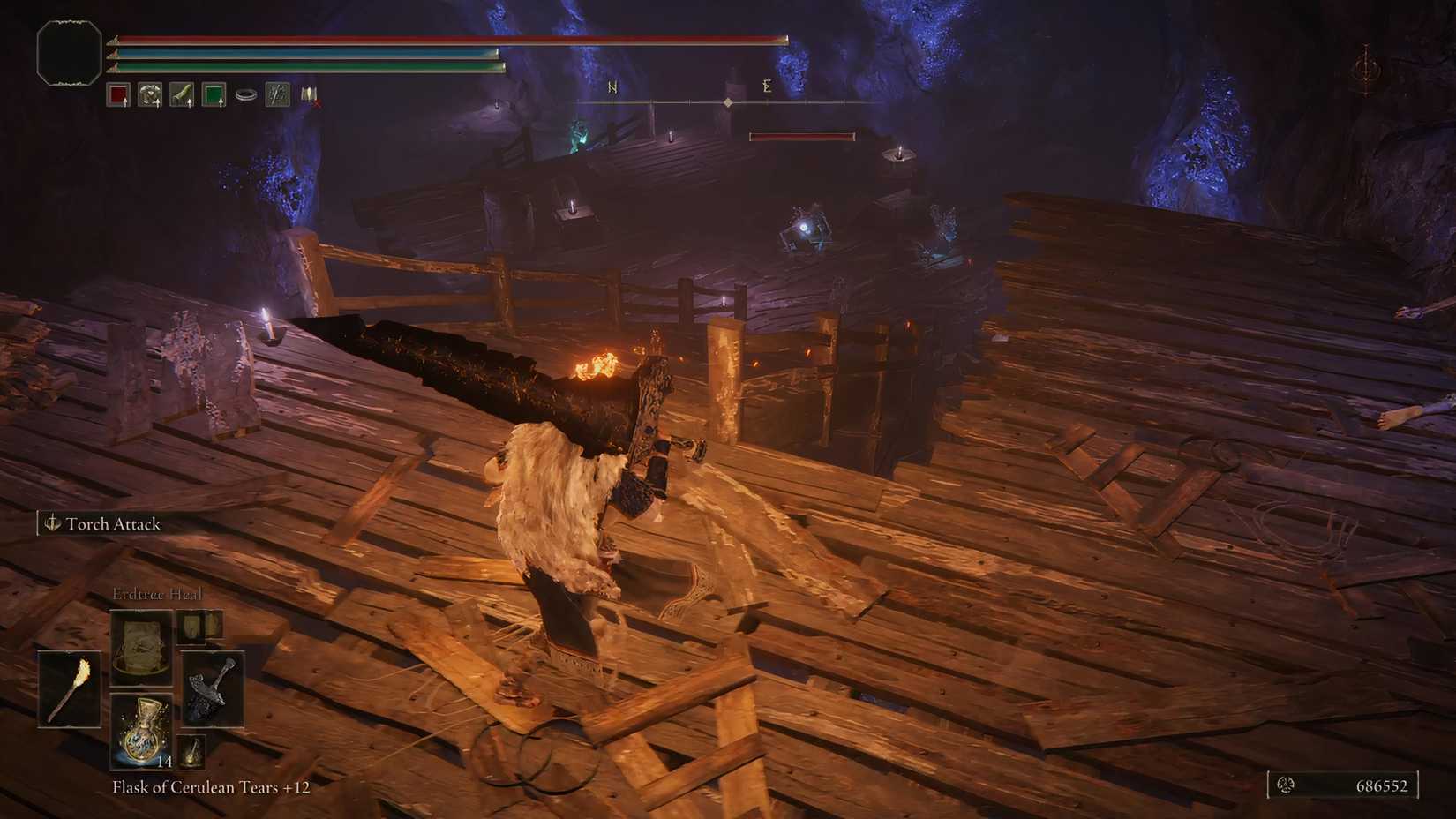Click the green square quick item icon
1456x819 pixels.
214,94
